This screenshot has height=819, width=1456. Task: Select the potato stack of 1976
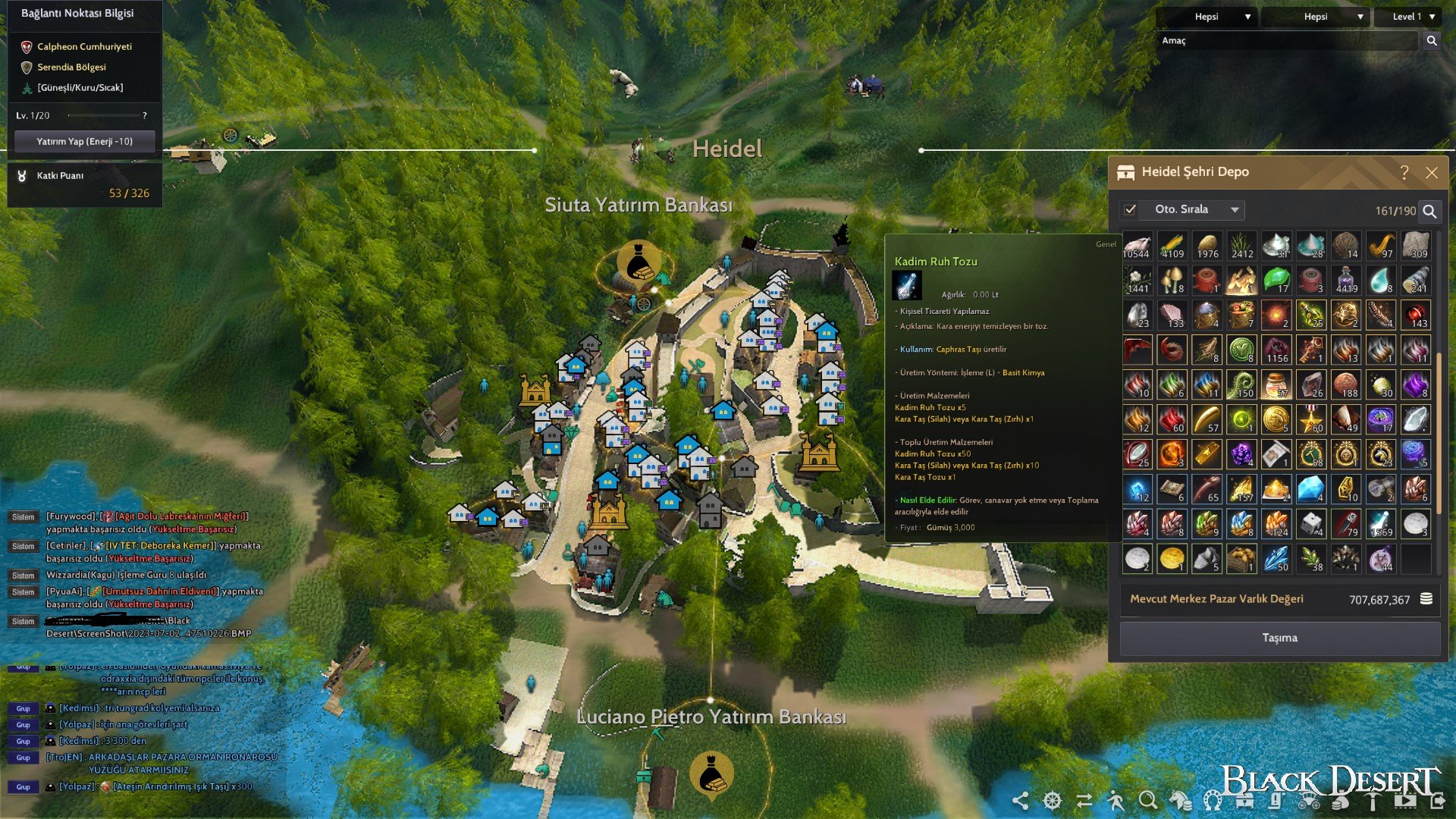click(x=1207, y=246)
